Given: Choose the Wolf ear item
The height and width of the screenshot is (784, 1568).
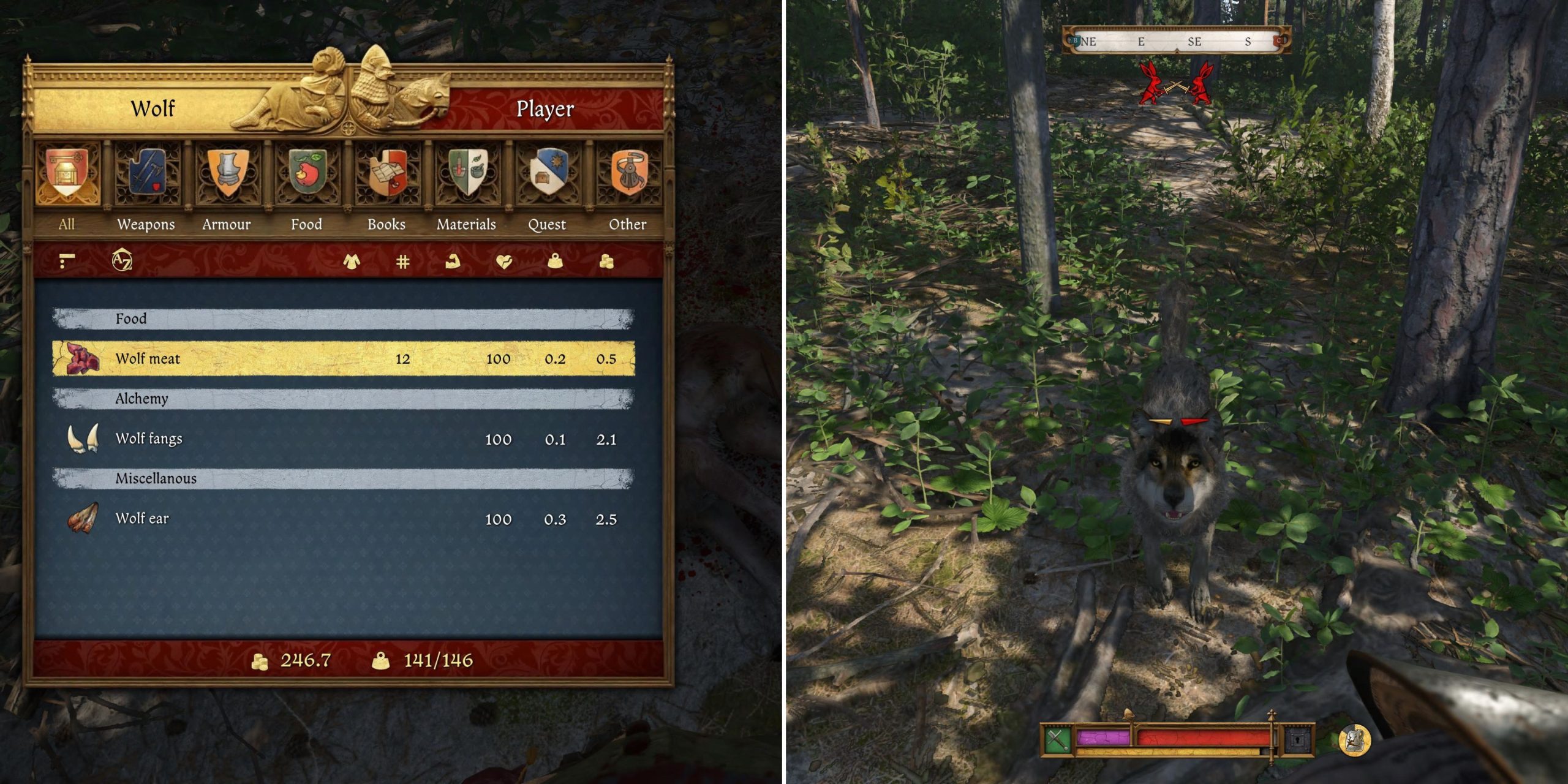Looking at the screenshot, I should [x=343, y=519].
